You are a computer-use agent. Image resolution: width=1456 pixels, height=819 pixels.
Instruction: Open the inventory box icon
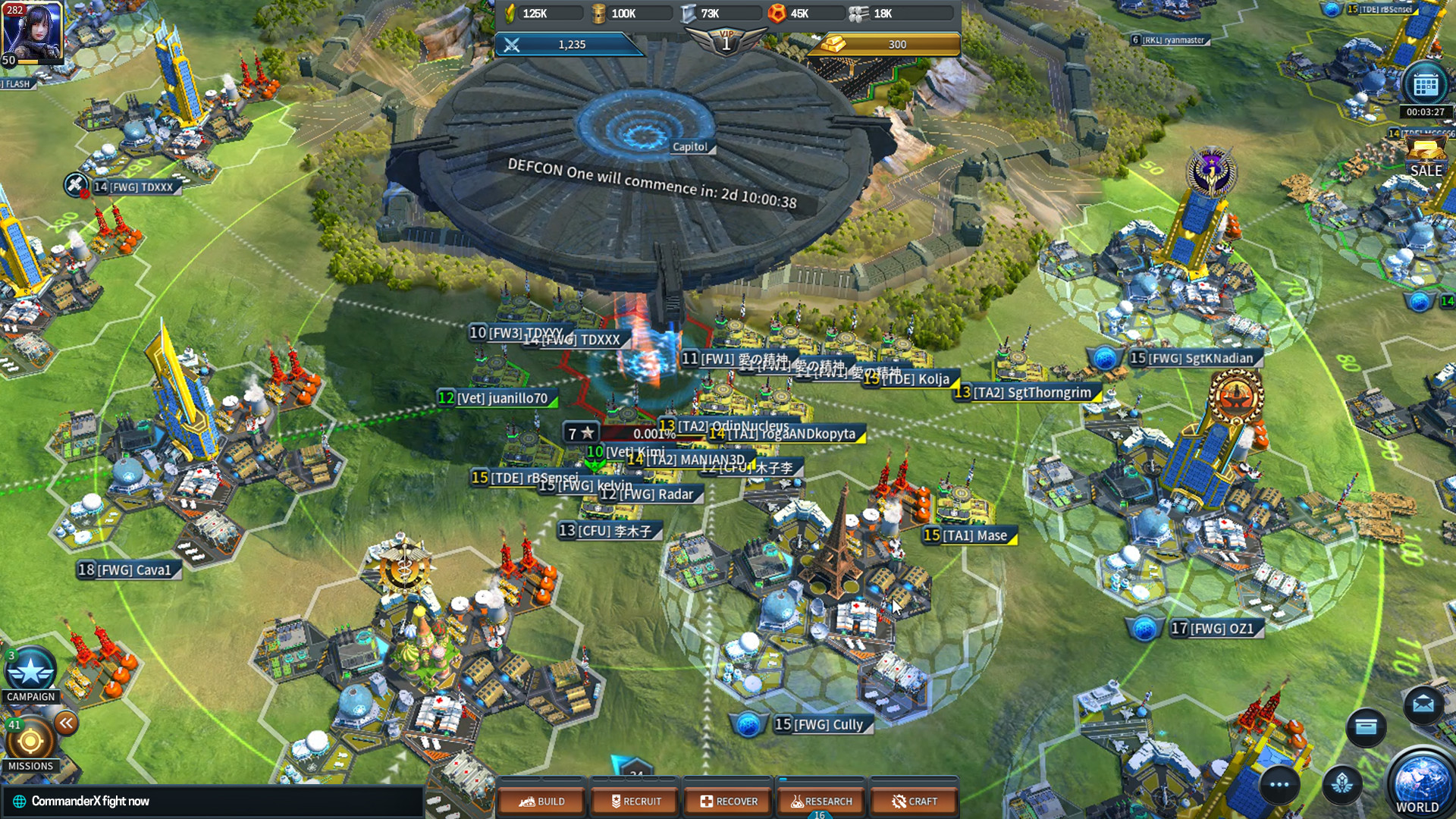(x=1365, y=728)
